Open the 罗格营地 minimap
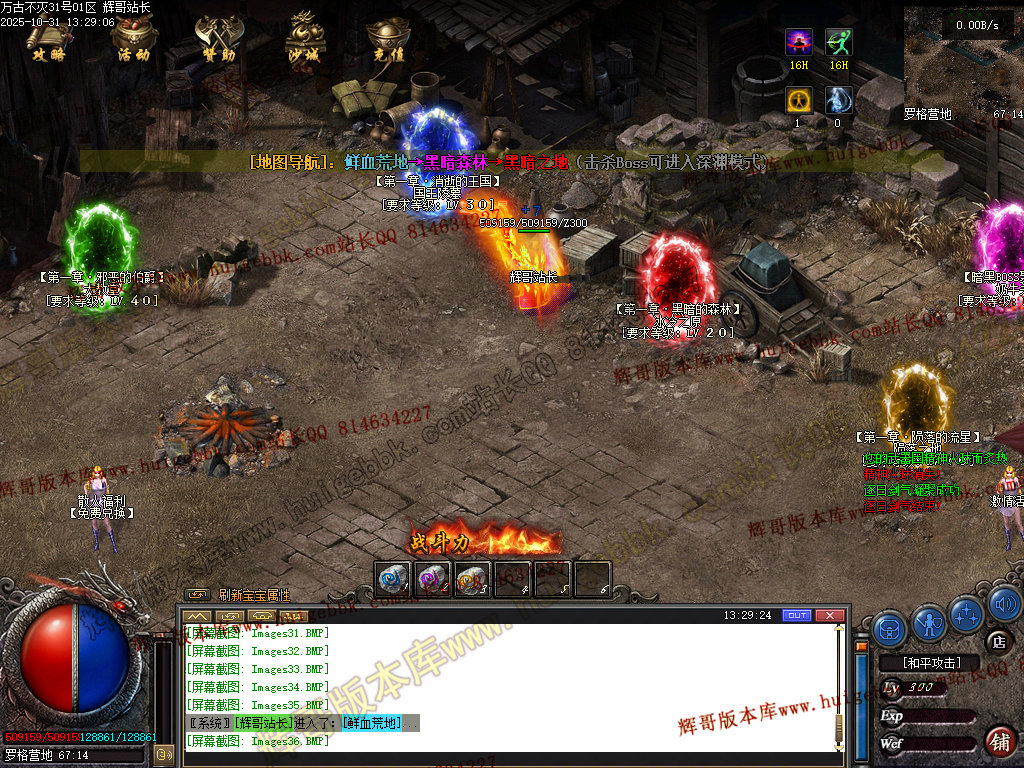 964,60
